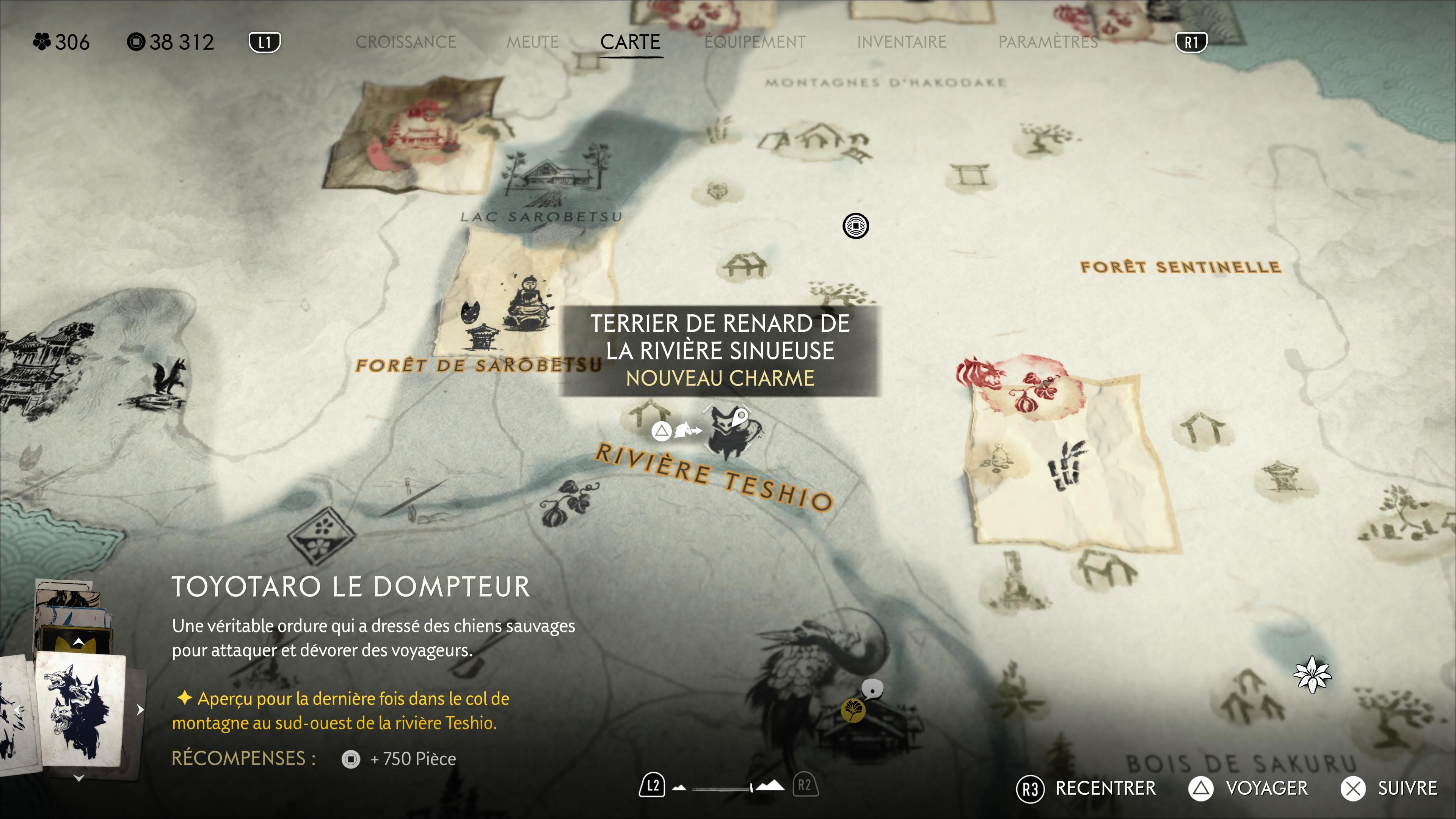Choose the diamond flower crest map marker

pyautogui.click(x=322, y=534)
